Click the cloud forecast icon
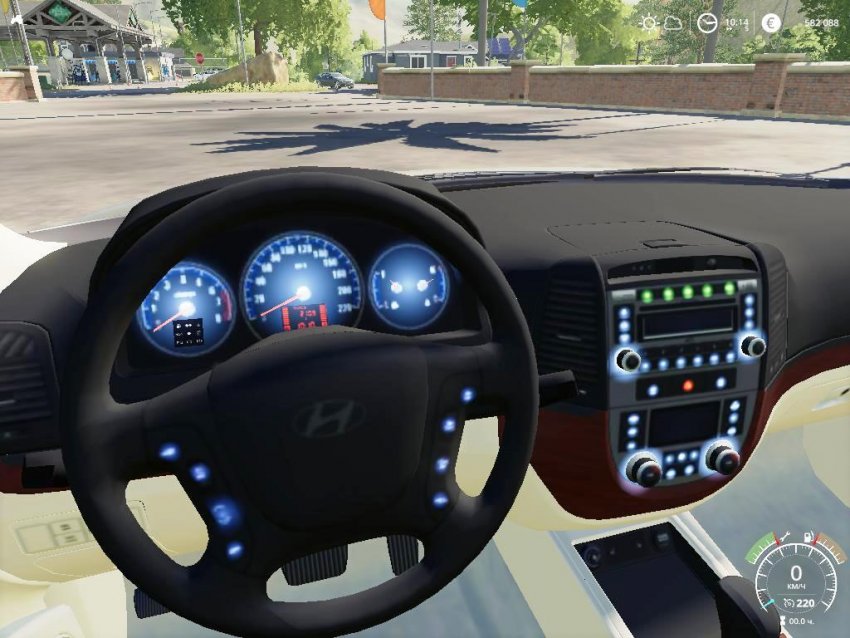This screenshot has height=638, width=850. pos(675,22)
